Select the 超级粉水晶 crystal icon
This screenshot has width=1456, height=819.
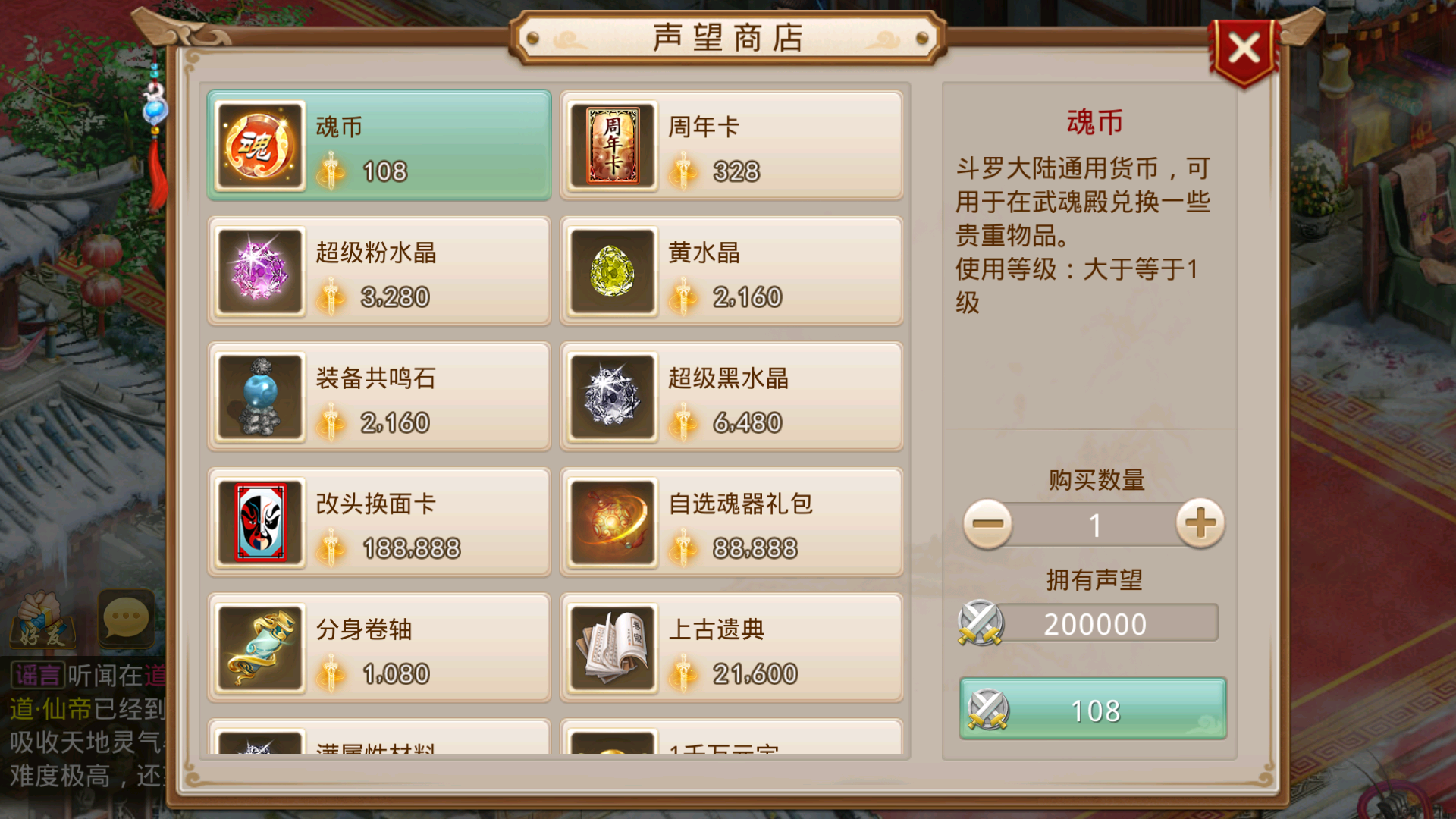point(259,271)
